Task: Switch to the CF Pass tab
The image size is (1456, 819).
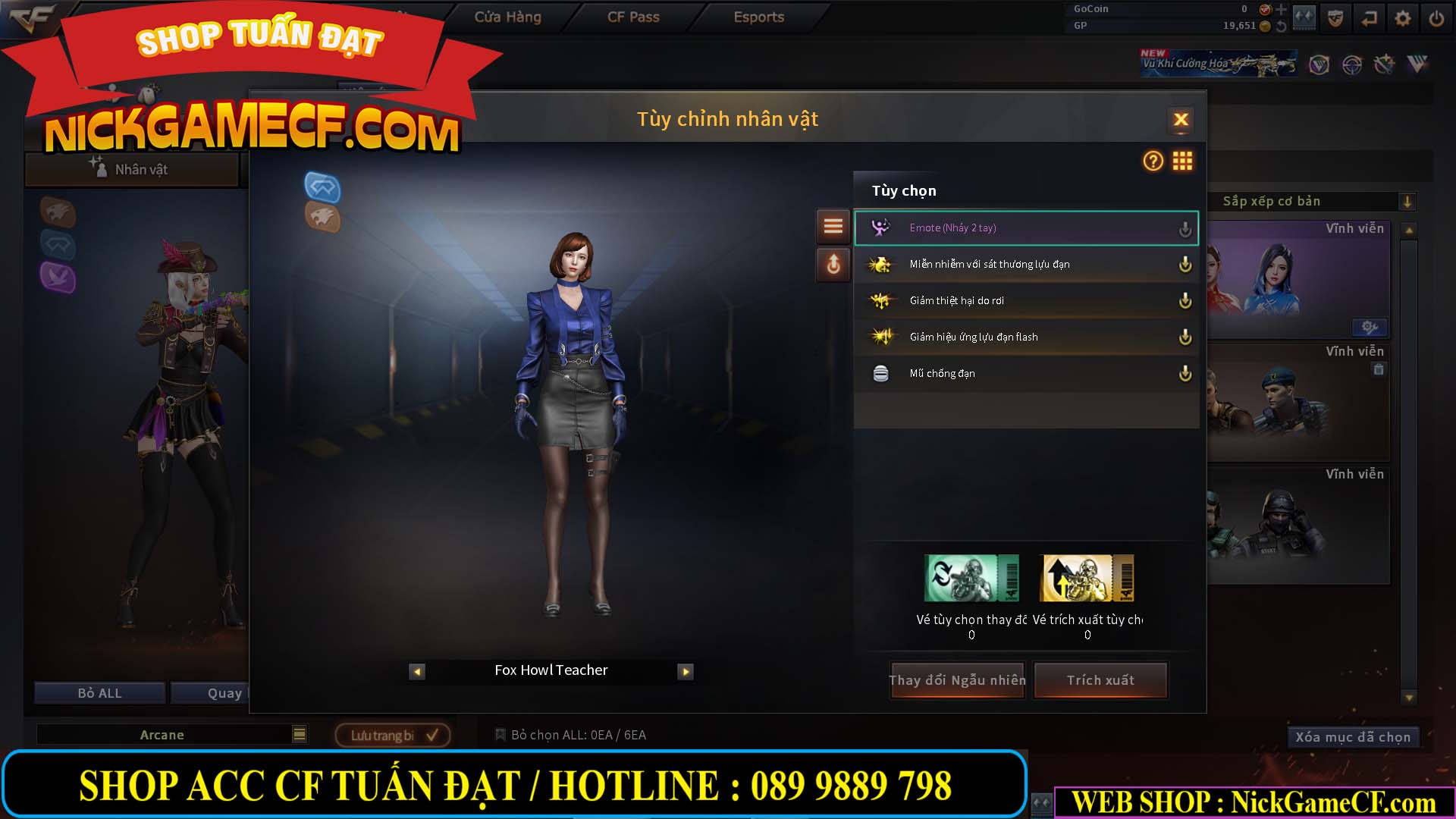Action: click(x=634, y=17)
